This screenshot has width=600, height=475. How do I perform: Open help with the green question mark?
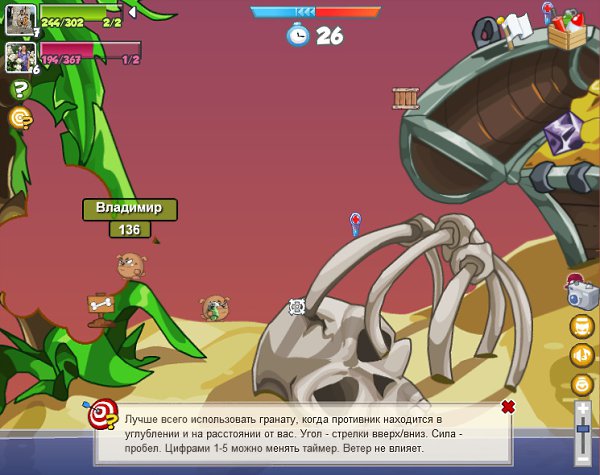[21, 90]
